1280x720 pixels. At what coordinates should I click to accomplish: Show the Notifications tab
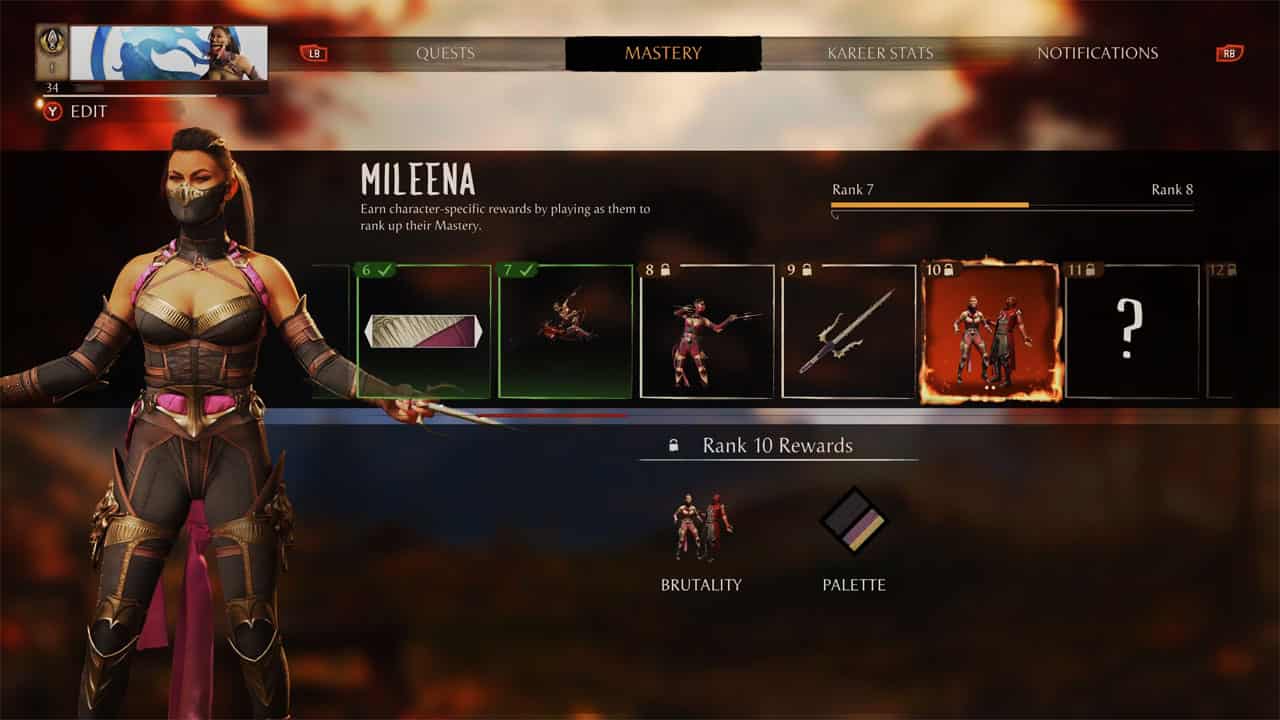[1097, 53]
